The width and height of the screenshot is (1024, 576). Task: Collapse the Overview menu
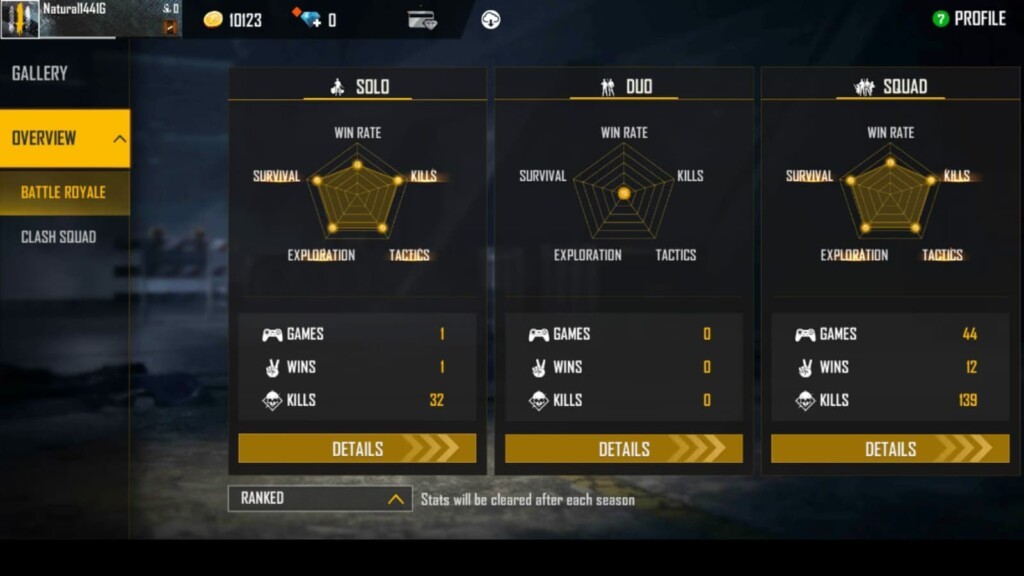click(119, 139)
